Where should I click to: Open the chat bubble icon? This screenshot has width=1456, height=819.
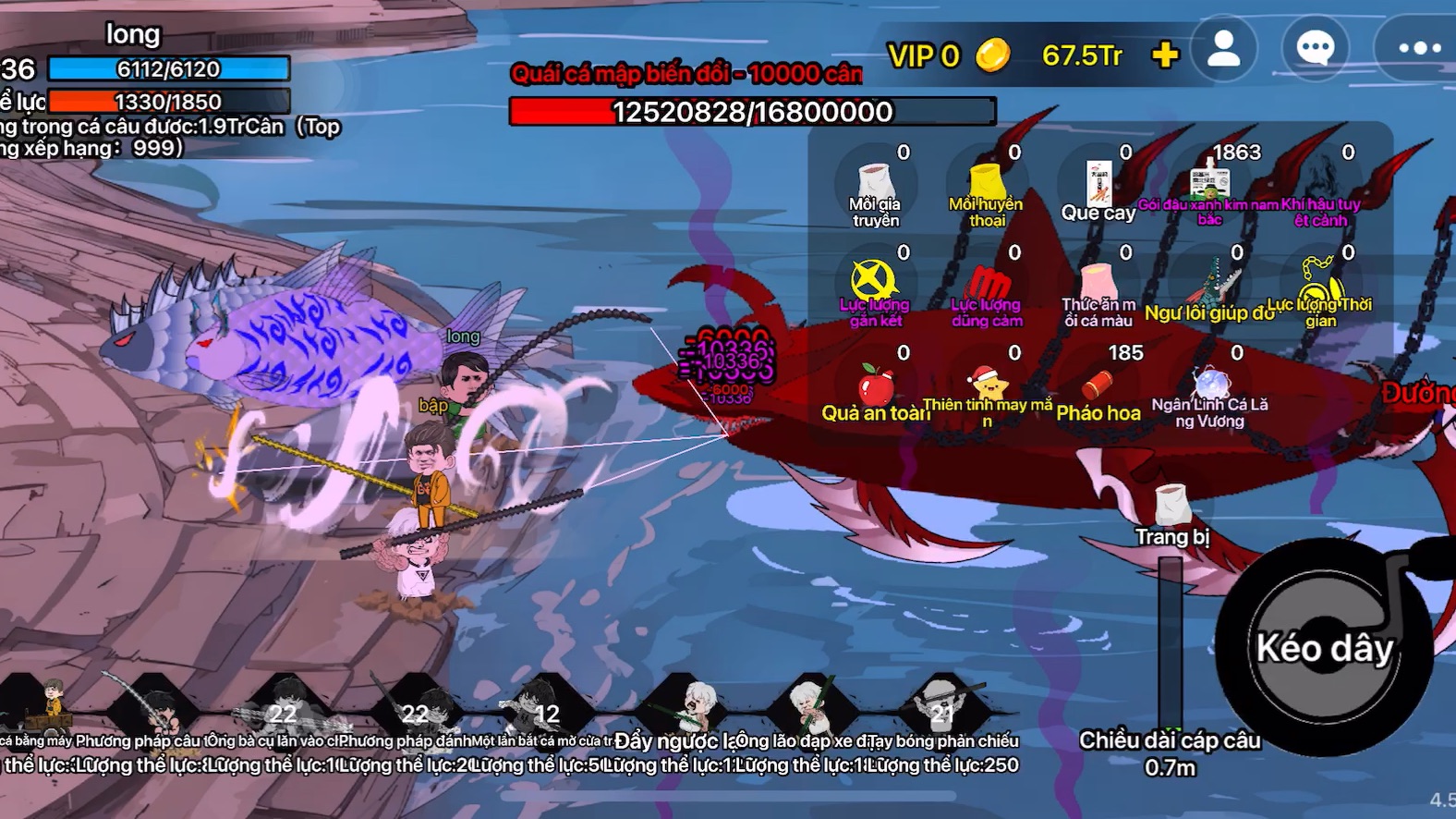tap(1315, 49)
